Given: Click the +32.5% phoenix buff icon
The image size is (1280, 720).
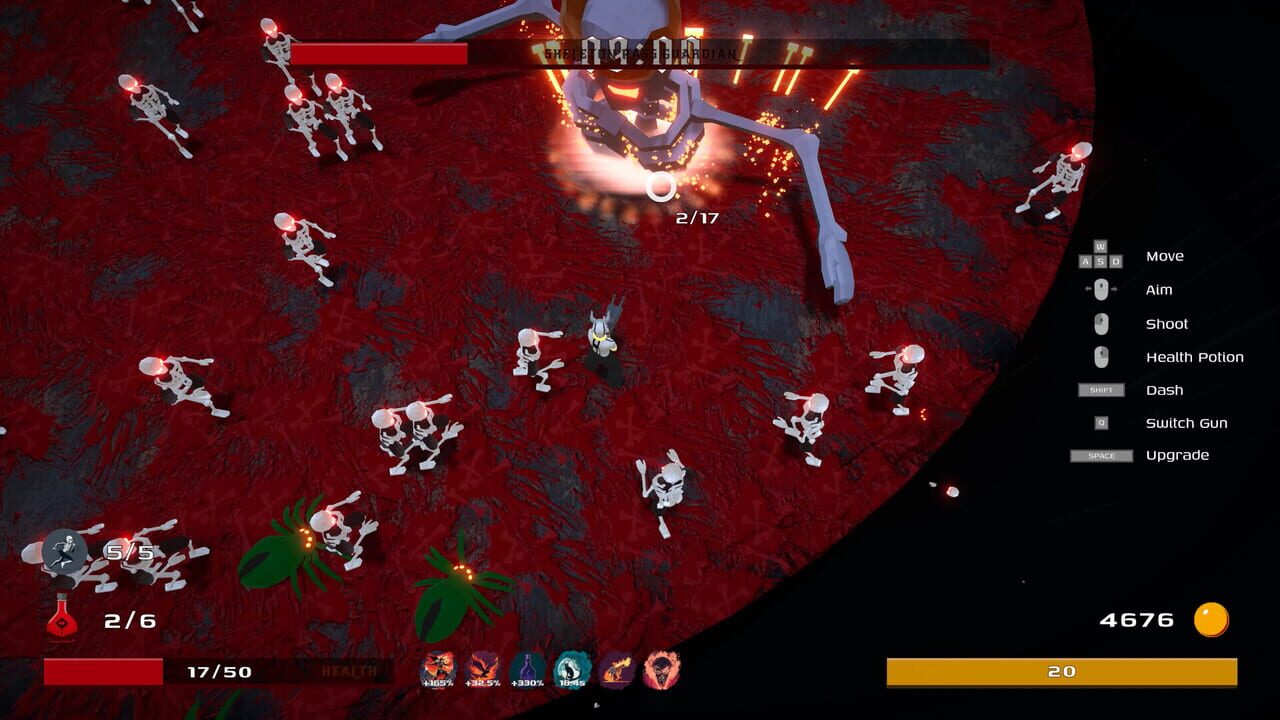Looking at the screenshot, I should coord(481,668).
